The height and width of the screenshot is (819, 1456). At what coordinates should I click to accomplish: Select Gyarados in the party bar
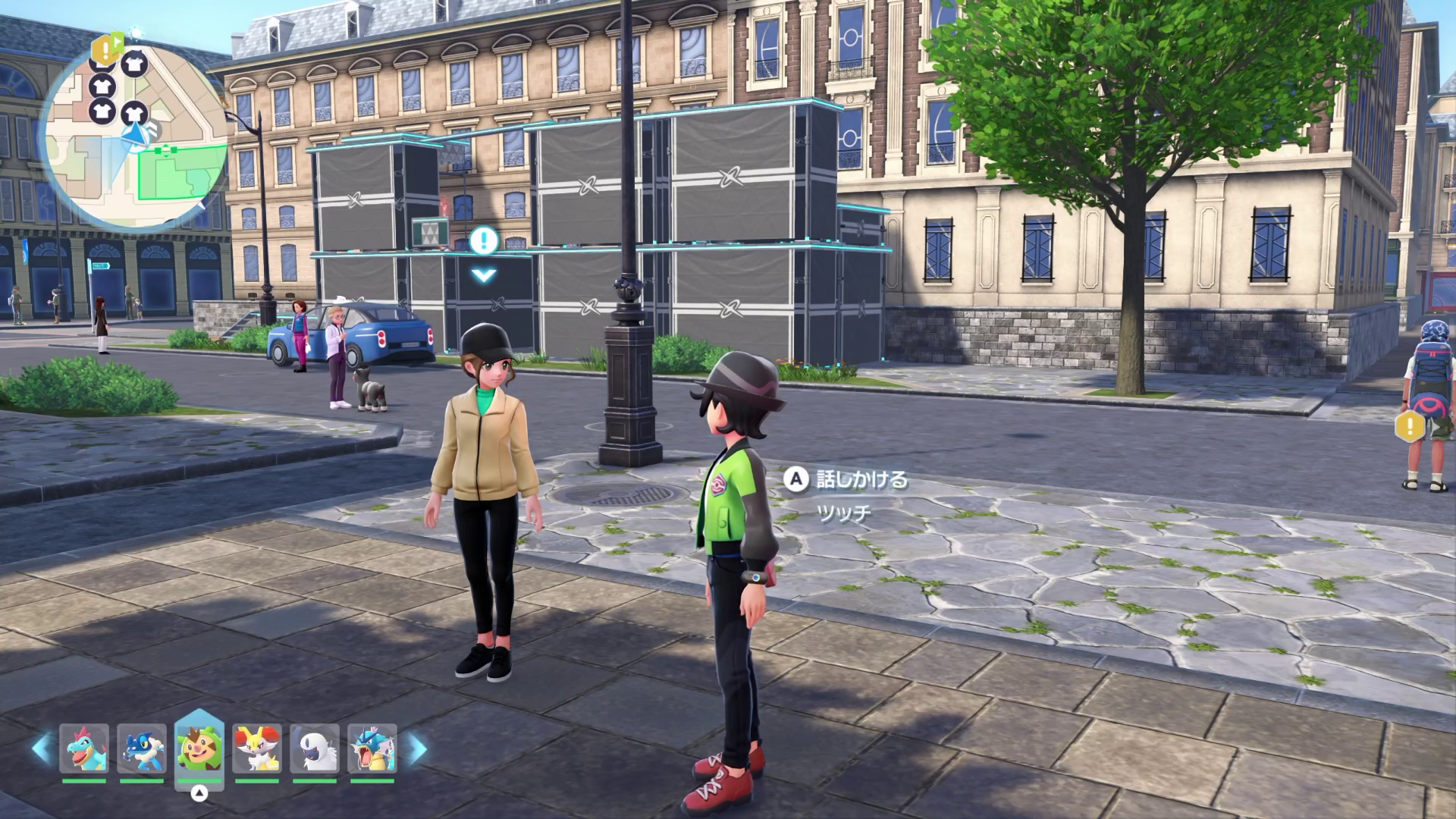click(372, 748)
